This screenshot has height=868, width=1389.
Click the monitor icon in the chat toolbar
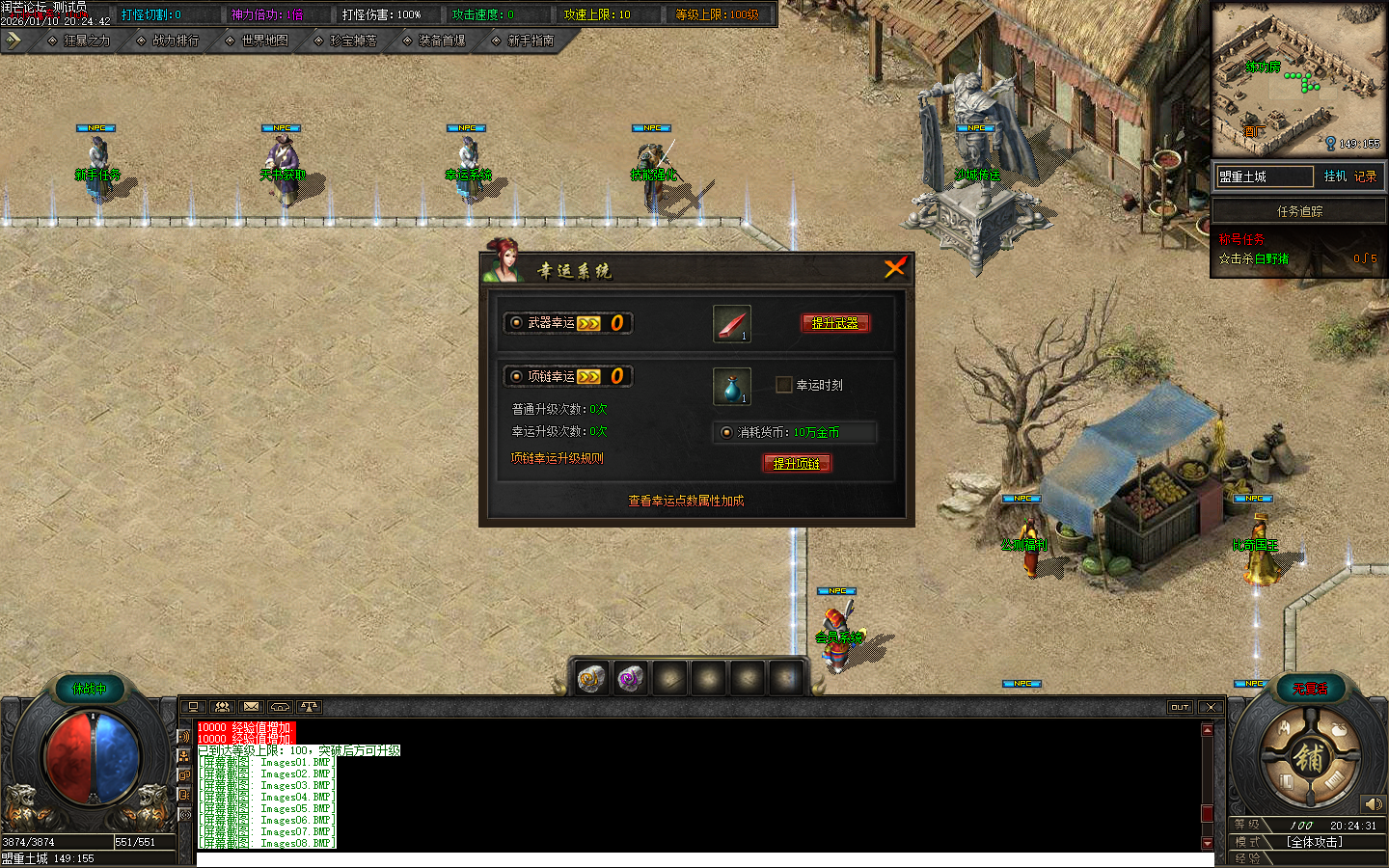193,707
